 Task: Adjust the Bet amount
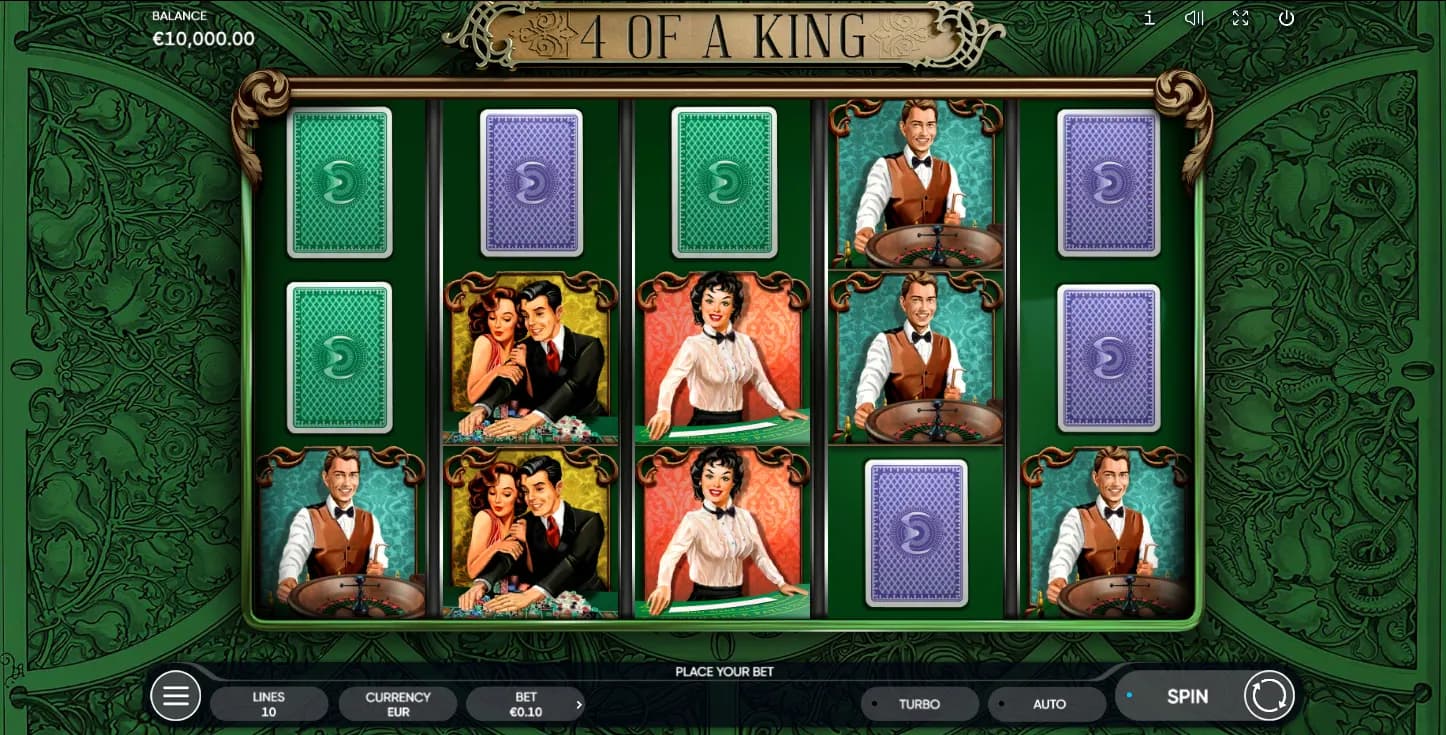pos(524,704)
